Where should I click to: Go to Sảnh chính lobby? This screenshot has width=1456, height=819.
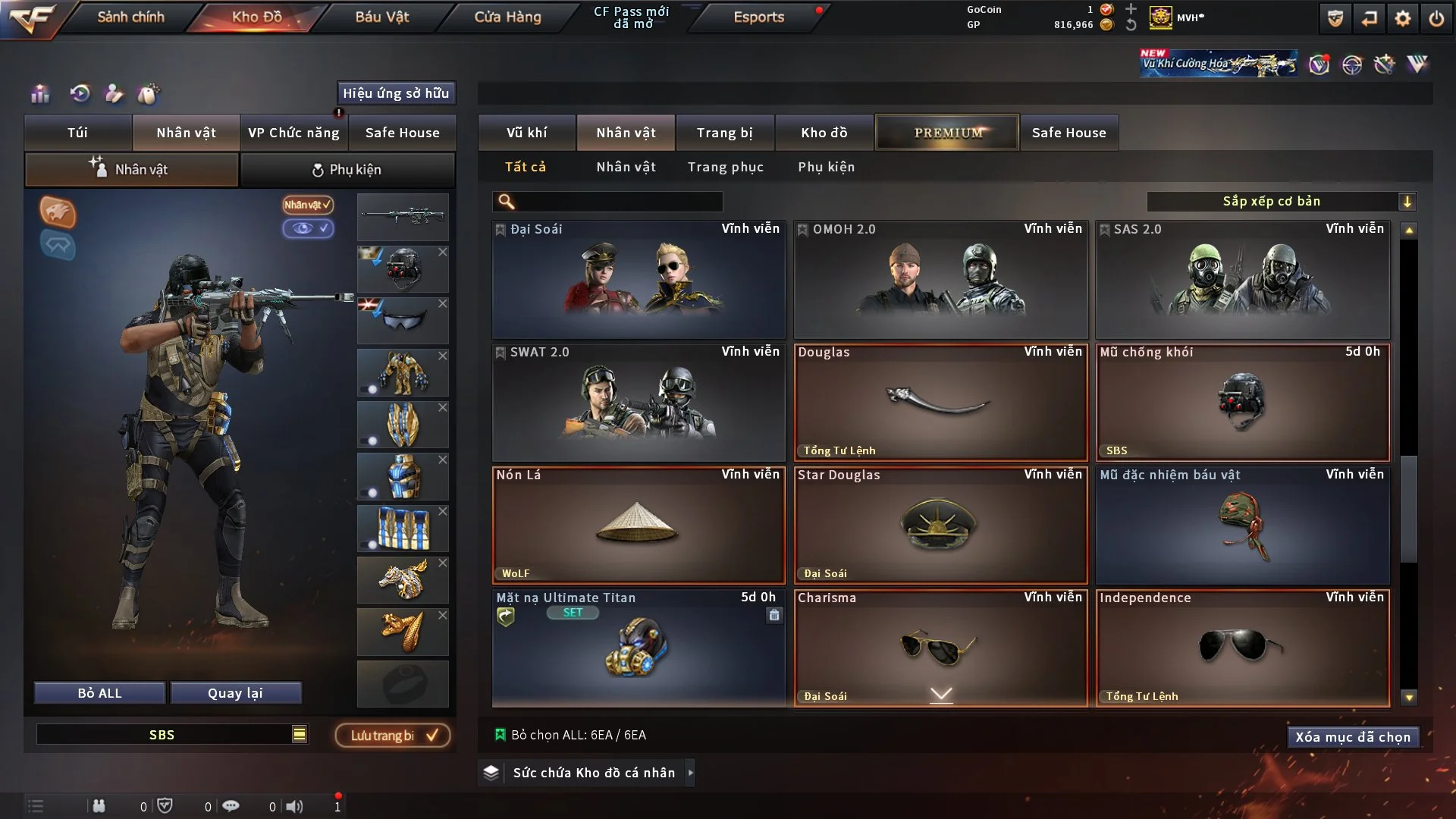130,17
